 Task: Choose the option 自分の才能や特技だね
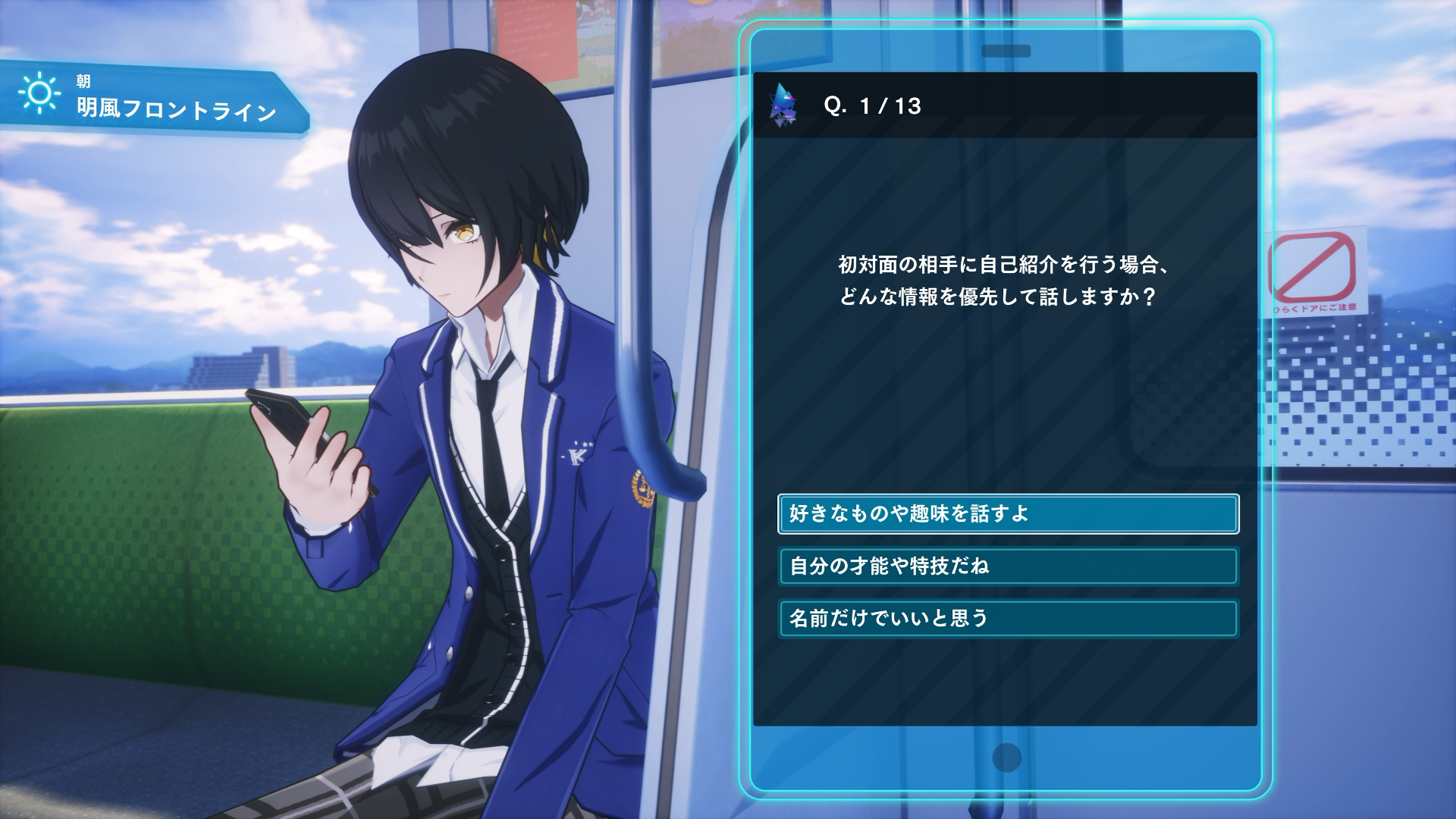coord(1007,566)
